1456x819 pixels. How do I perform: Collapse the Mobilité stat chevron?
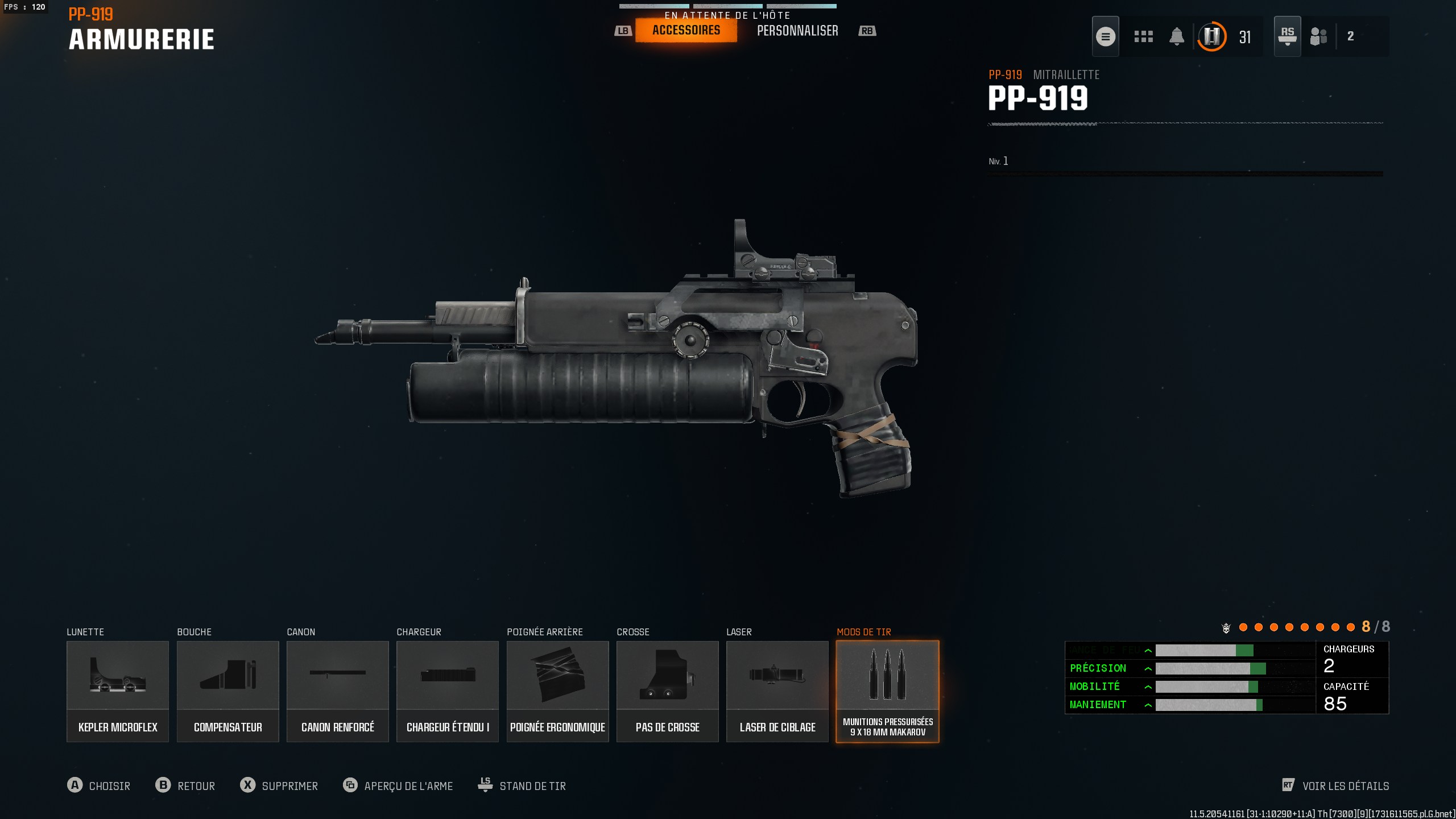pos(1149,686)
